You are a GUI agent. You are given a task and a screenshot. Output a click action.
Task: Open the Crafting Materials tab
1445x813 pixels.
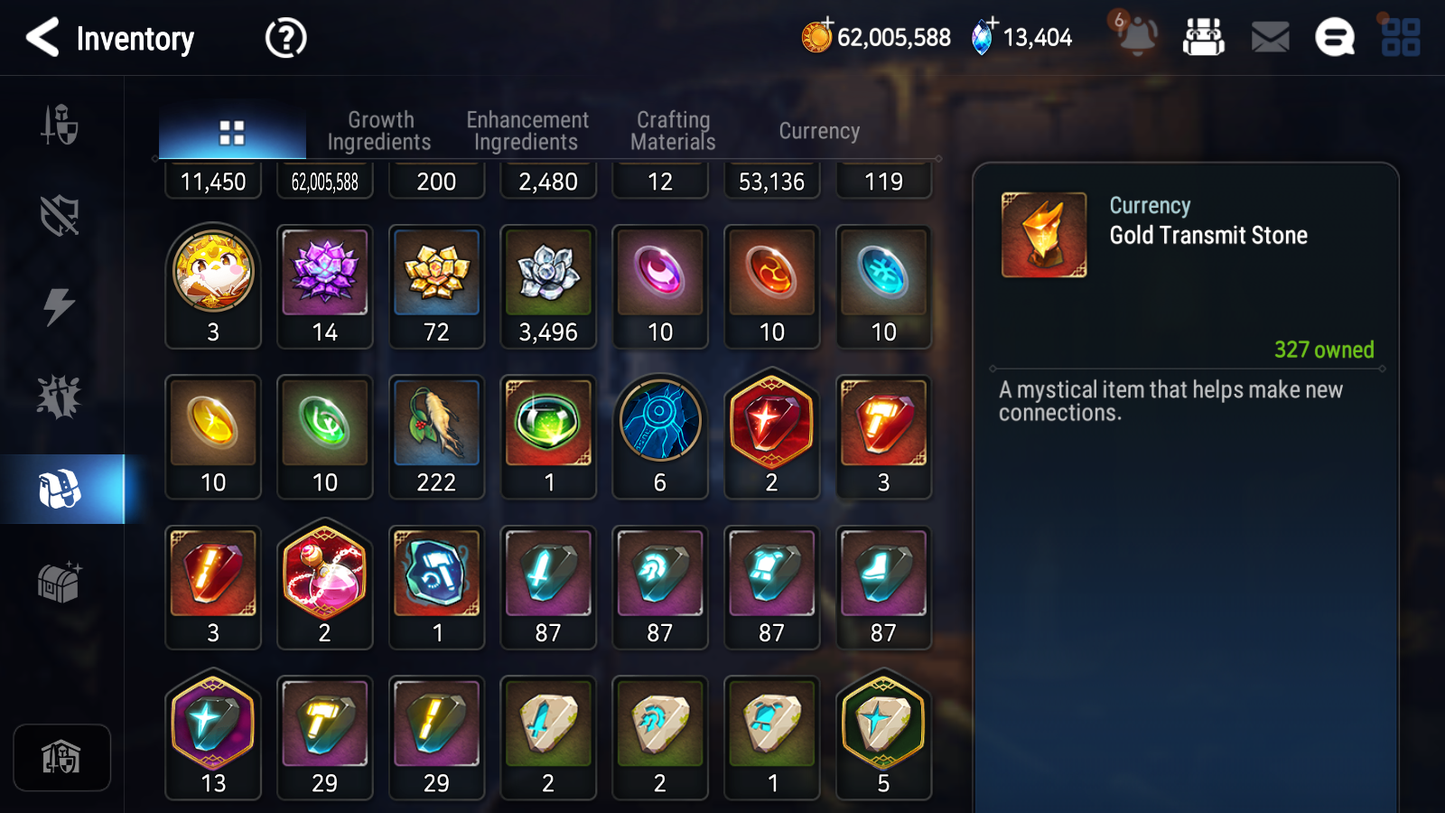click(x=672, y=130)
